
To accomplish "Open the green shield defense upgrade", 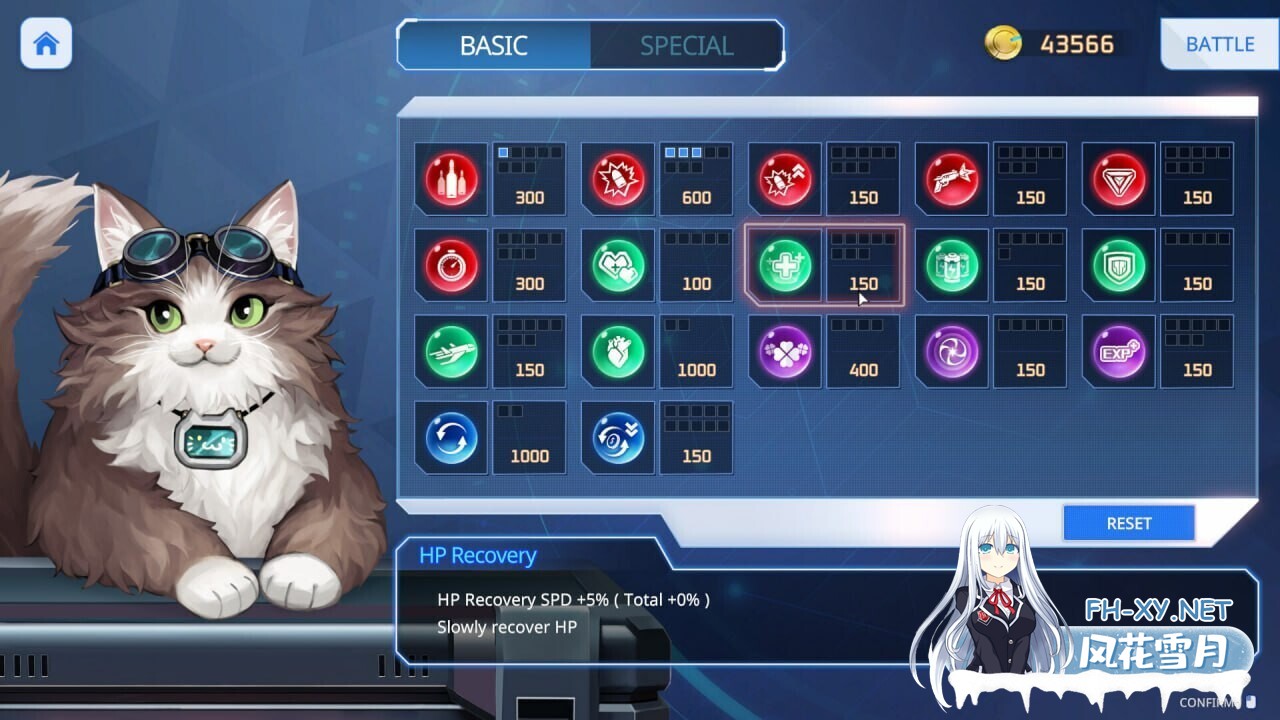I will pyautogui.click(x=1118, y=266).
